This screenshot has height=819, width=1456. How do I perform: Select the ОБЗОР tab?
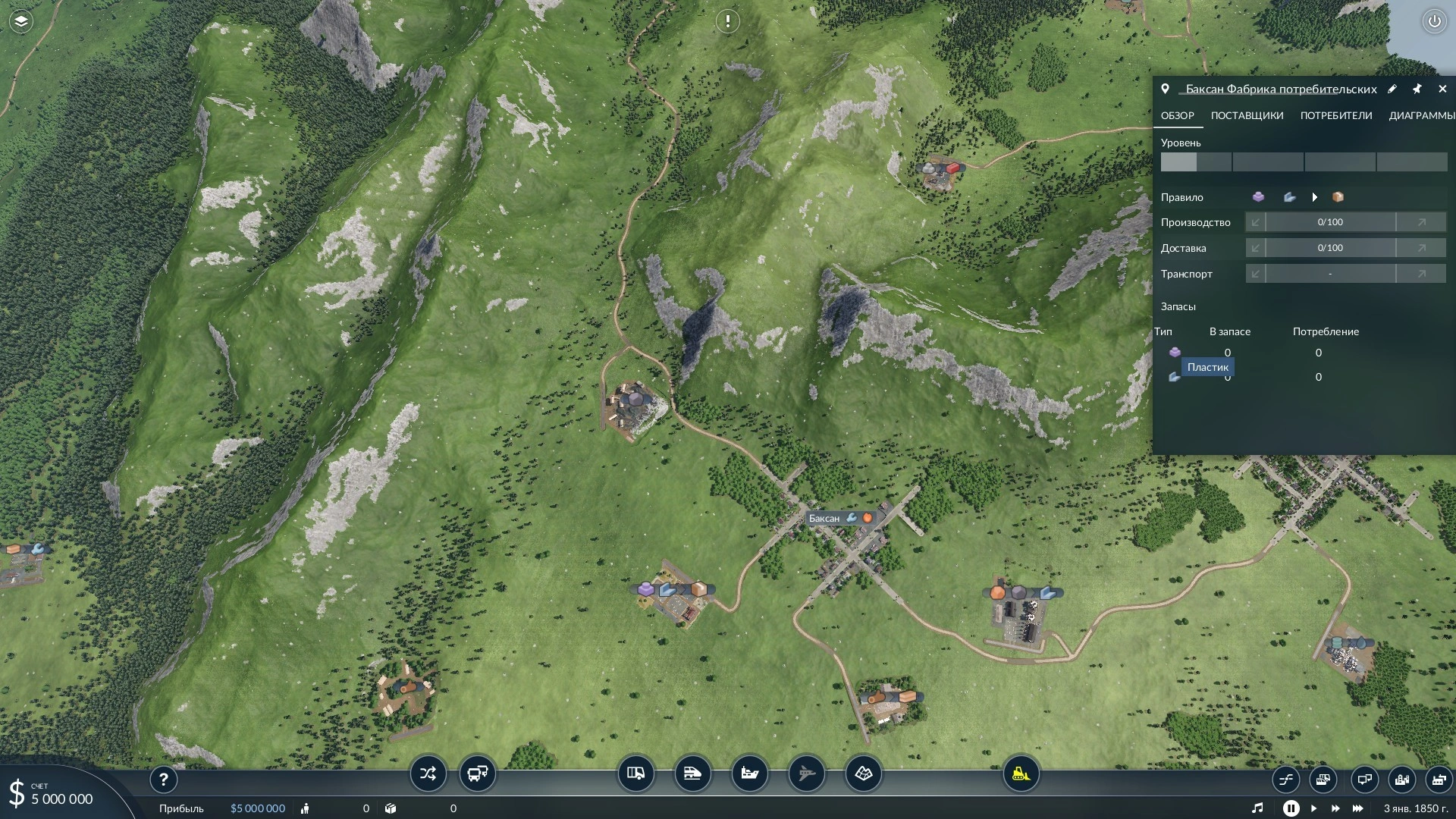pyautogui.click(x=1177, y=116)
